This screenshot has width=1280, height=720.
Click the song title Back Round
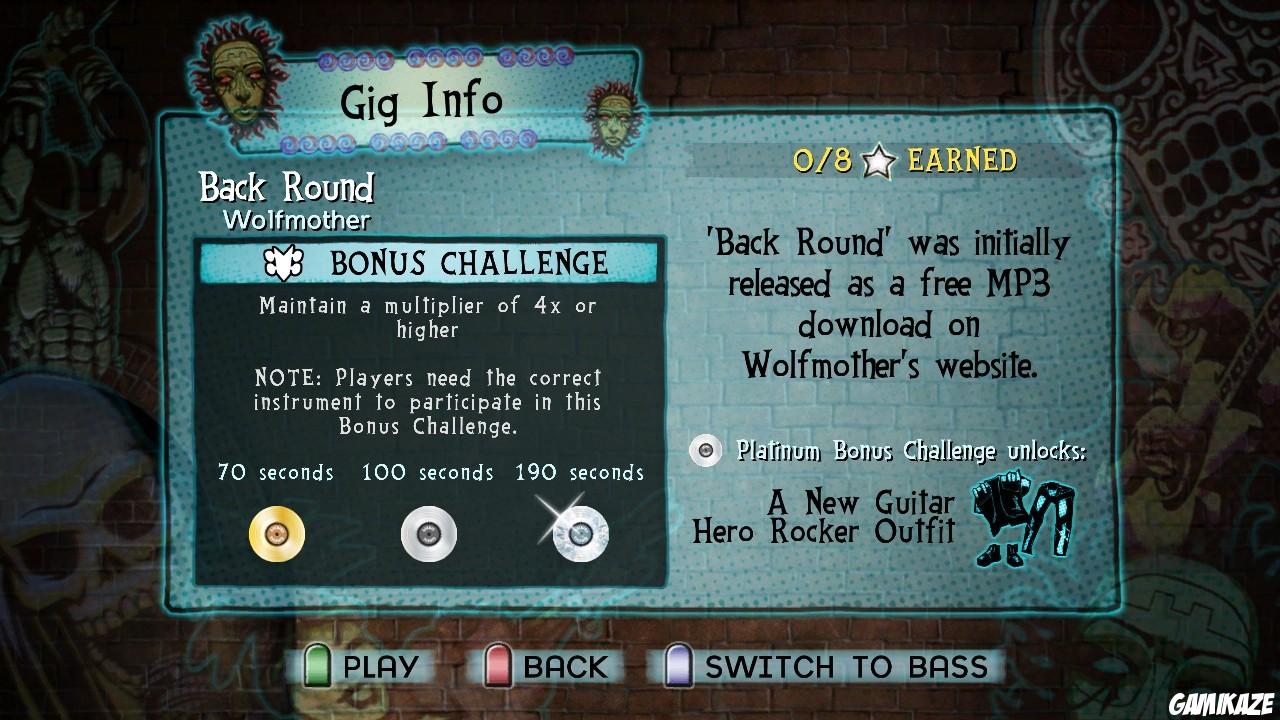286,188
